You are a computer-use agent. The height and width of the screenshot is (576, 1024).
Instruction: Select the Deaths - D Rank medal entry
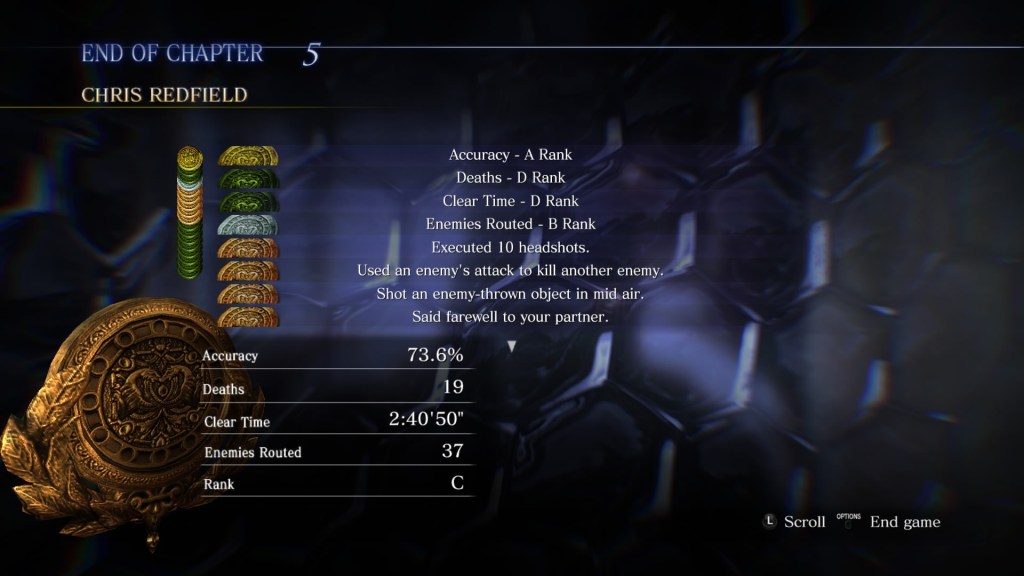(x=510, y=178)
